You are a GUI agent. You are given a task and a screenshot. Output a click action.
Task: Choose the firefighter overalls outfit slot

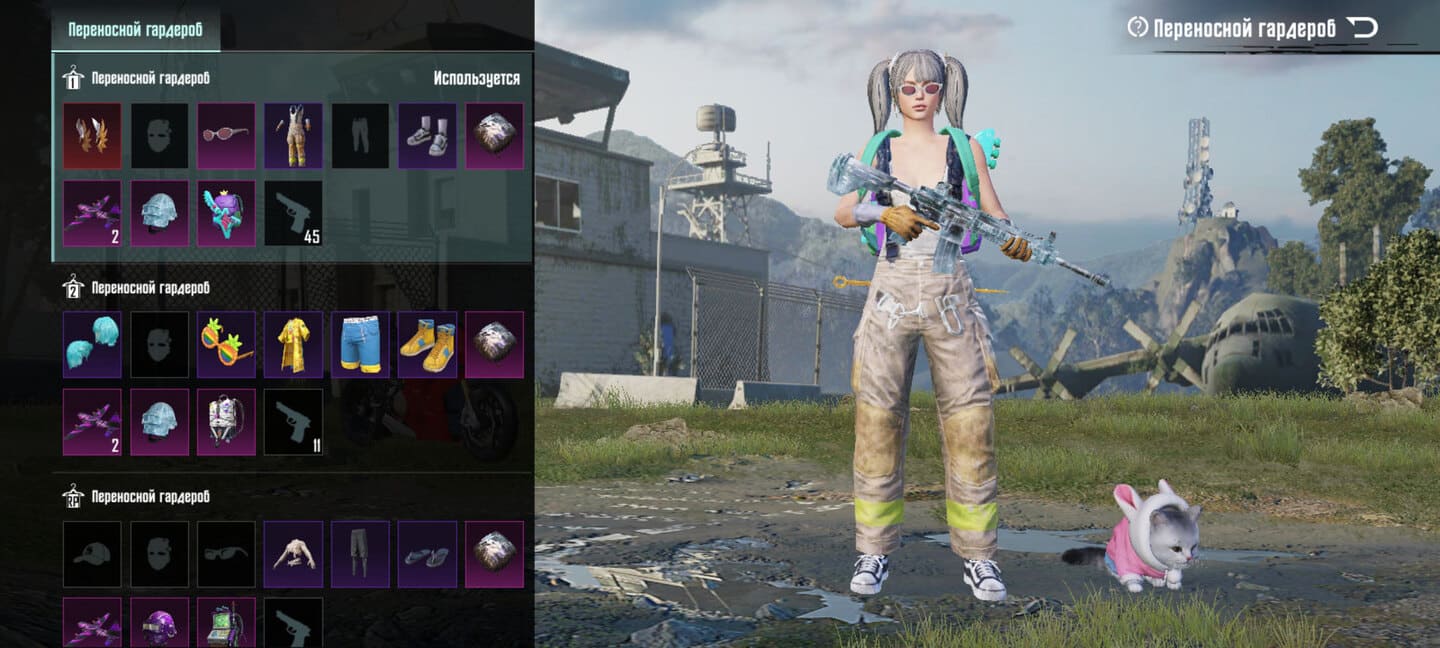coord(293,136)
